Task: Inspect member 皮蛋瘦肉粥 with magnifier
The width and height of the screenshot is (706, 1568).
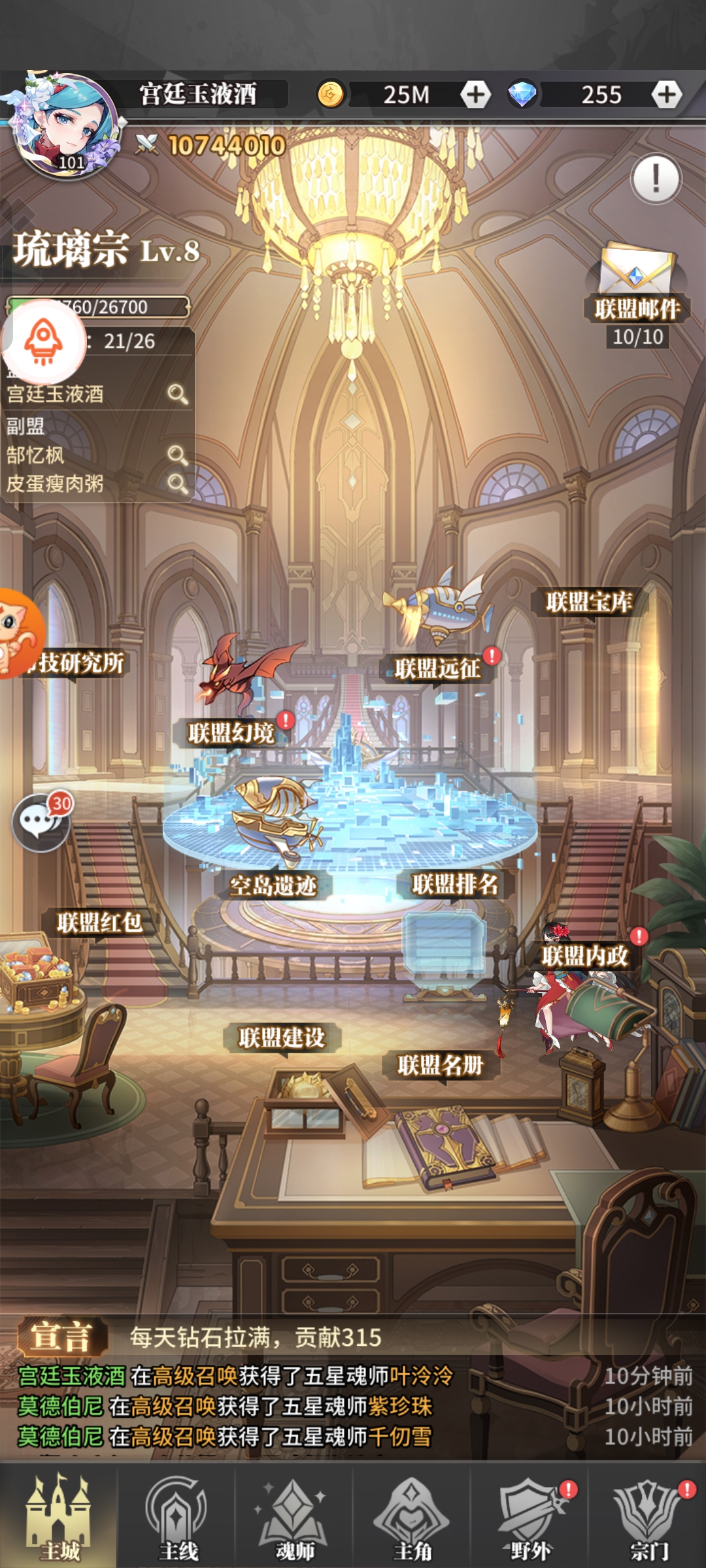Action: tap(177, 483)
